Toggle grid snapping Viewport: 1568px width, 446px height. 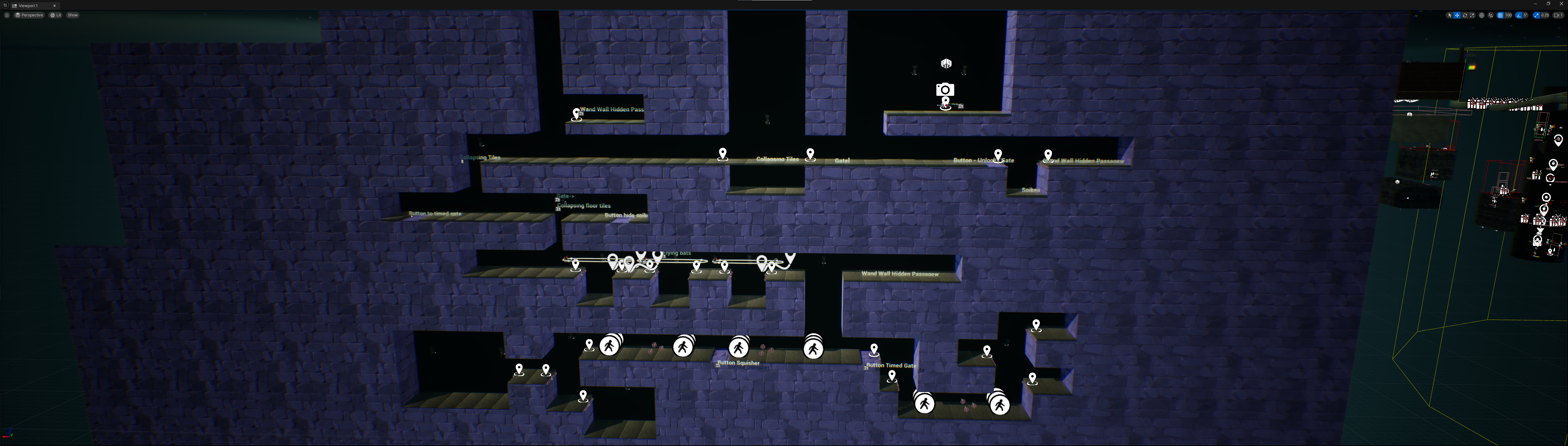click(x=1500, y=15)
